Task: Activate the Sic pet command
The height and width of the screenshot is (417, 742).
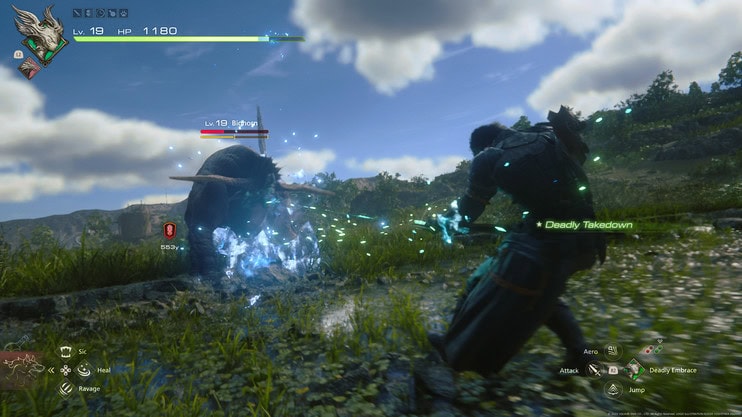Action: [67, 351]
